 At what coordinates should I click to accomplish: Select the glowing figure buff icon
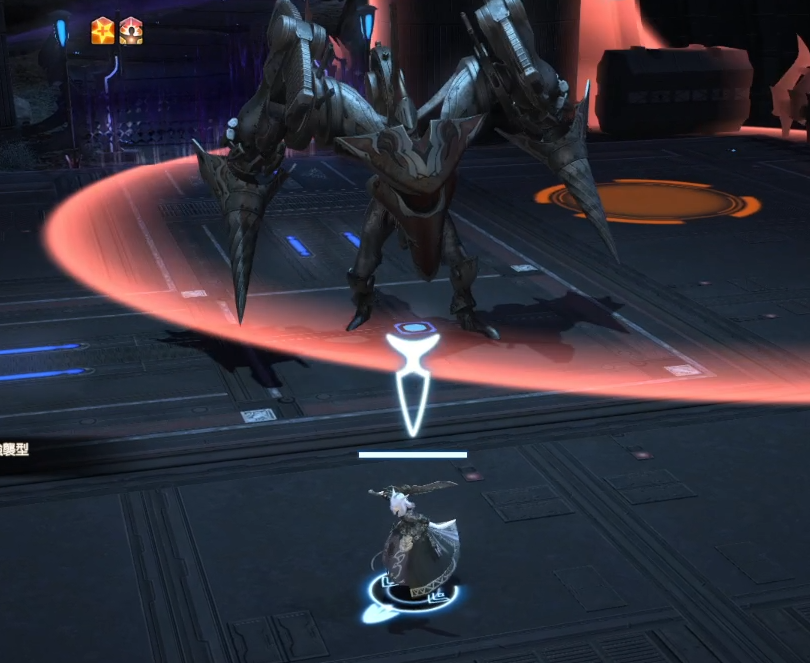pos(131,31)
